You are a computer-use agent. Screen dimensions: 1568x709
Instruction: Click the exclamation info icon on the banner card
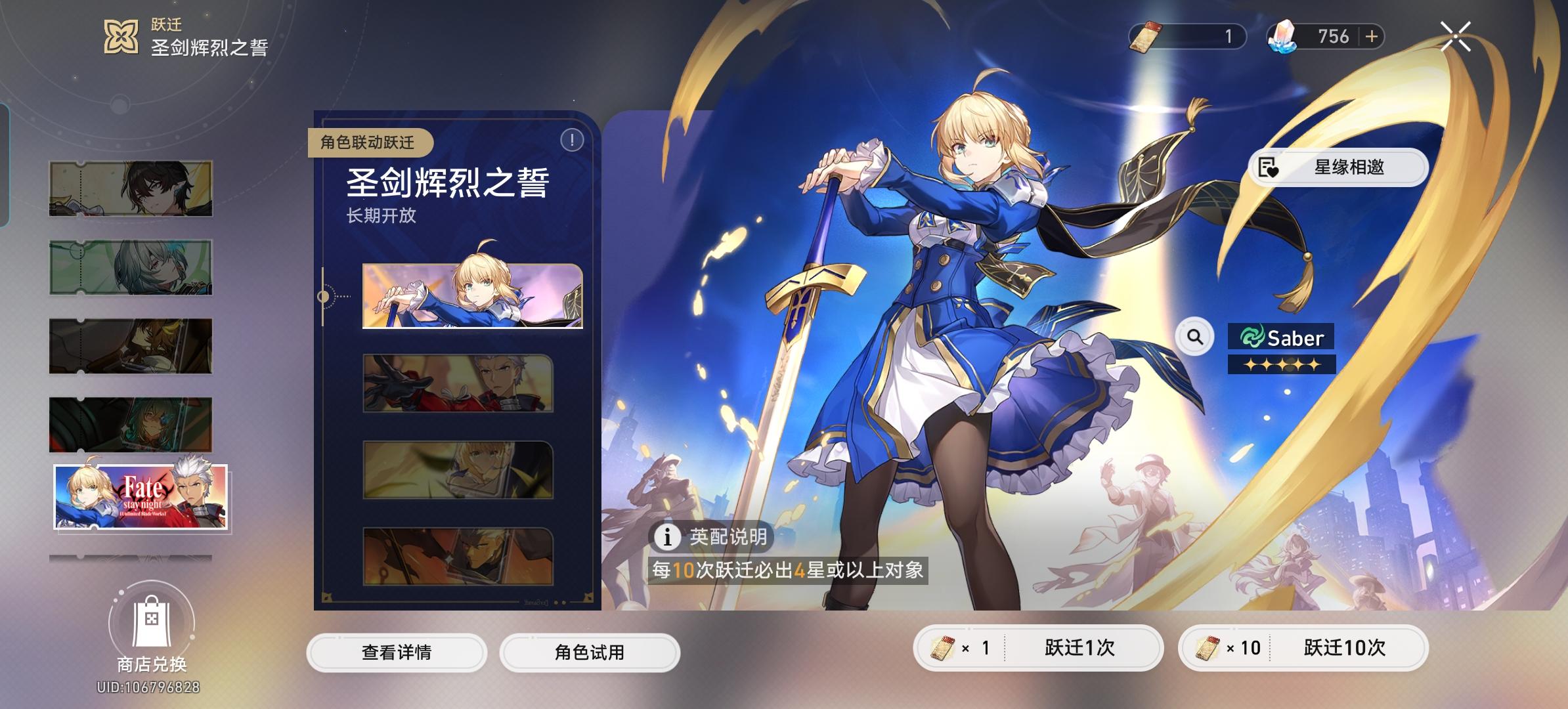pos(571,139)
